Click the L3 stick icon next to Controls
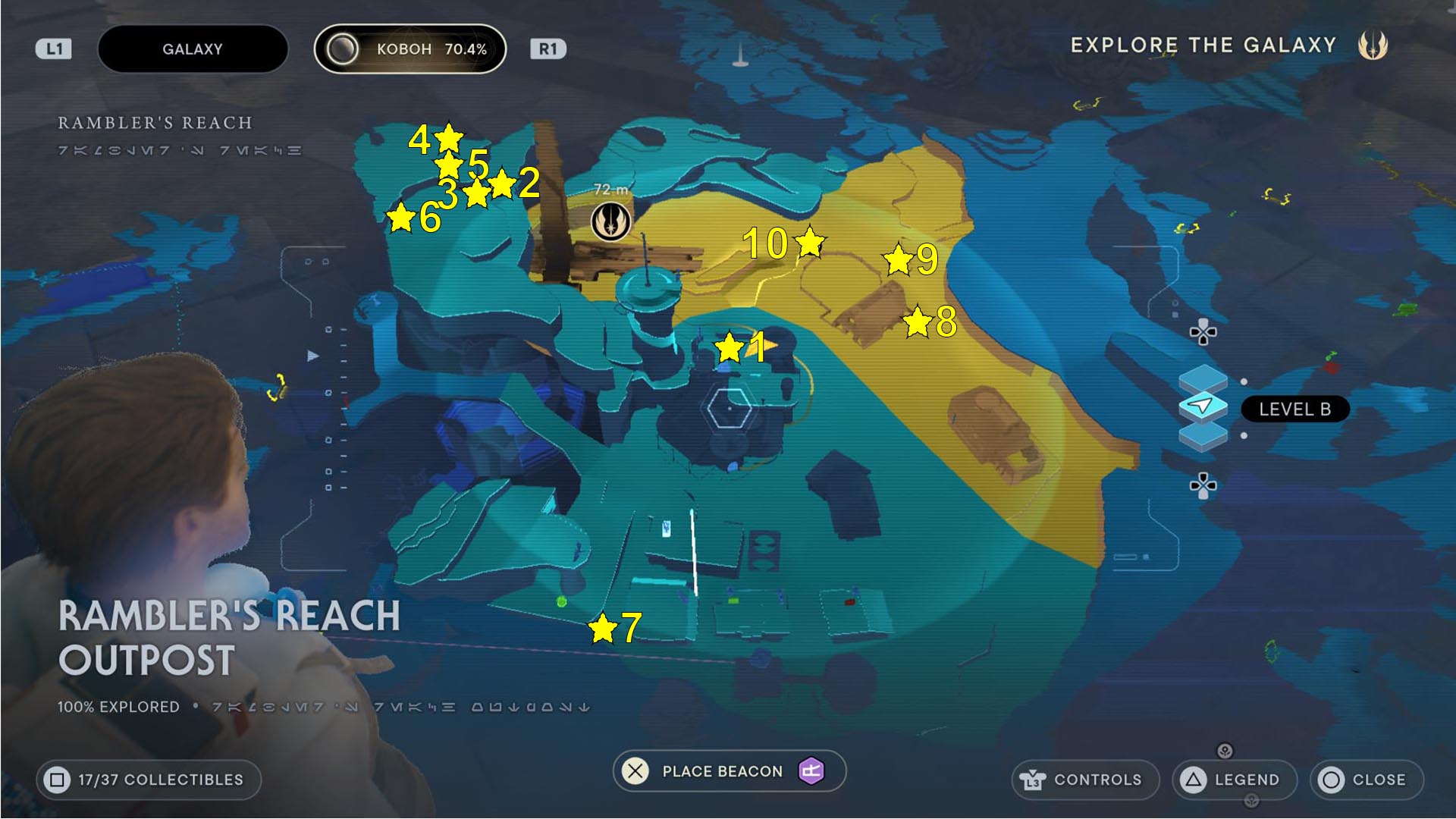This screenshot has width=1456, height=819. point(1034,780)
